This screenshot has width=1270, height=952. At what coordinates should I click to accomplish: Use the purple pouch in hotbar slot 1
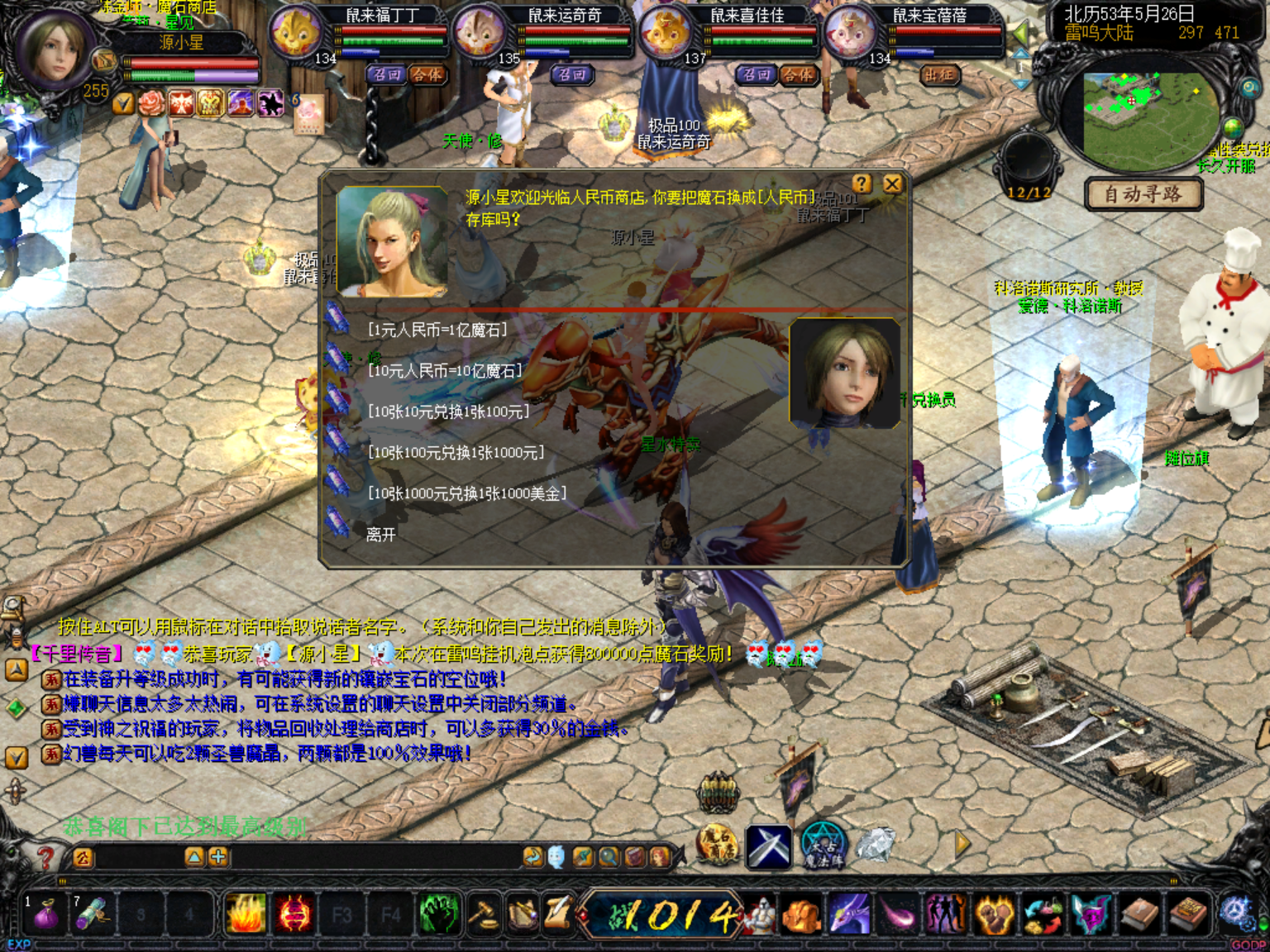tap(45, 915)
